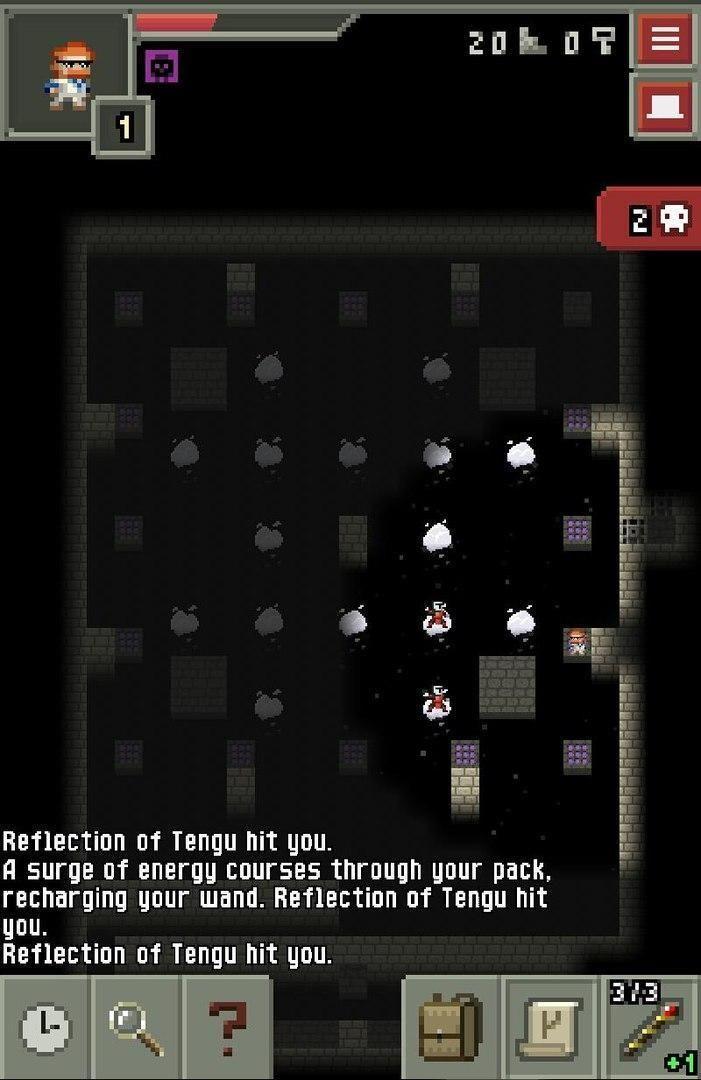This screenshot has height=1080, width=701.
Task: Activate the magnifying glass search button
Action: click(136, 1029)
